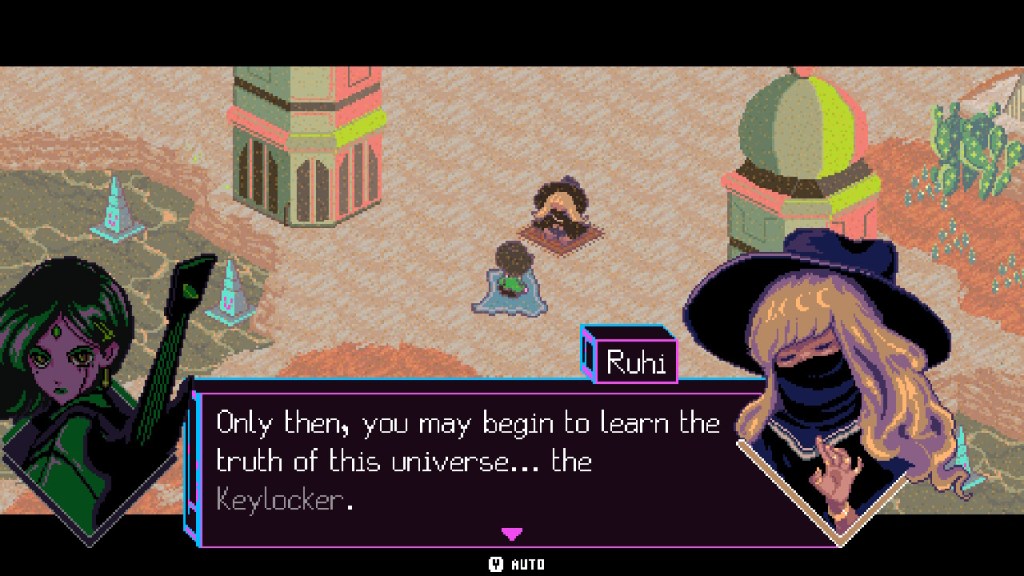Advance dialogue with the pink continue arrow
The image size is (1024, 576).
511,534
